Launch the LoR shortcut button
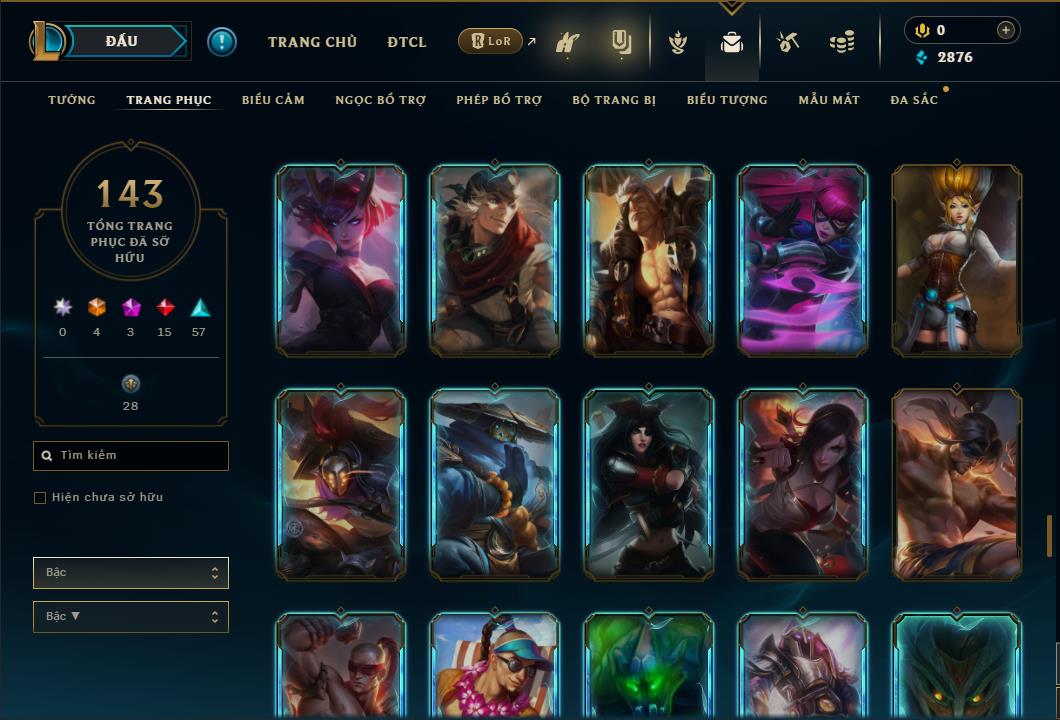 pyautogui.click(x=491, y=42)
